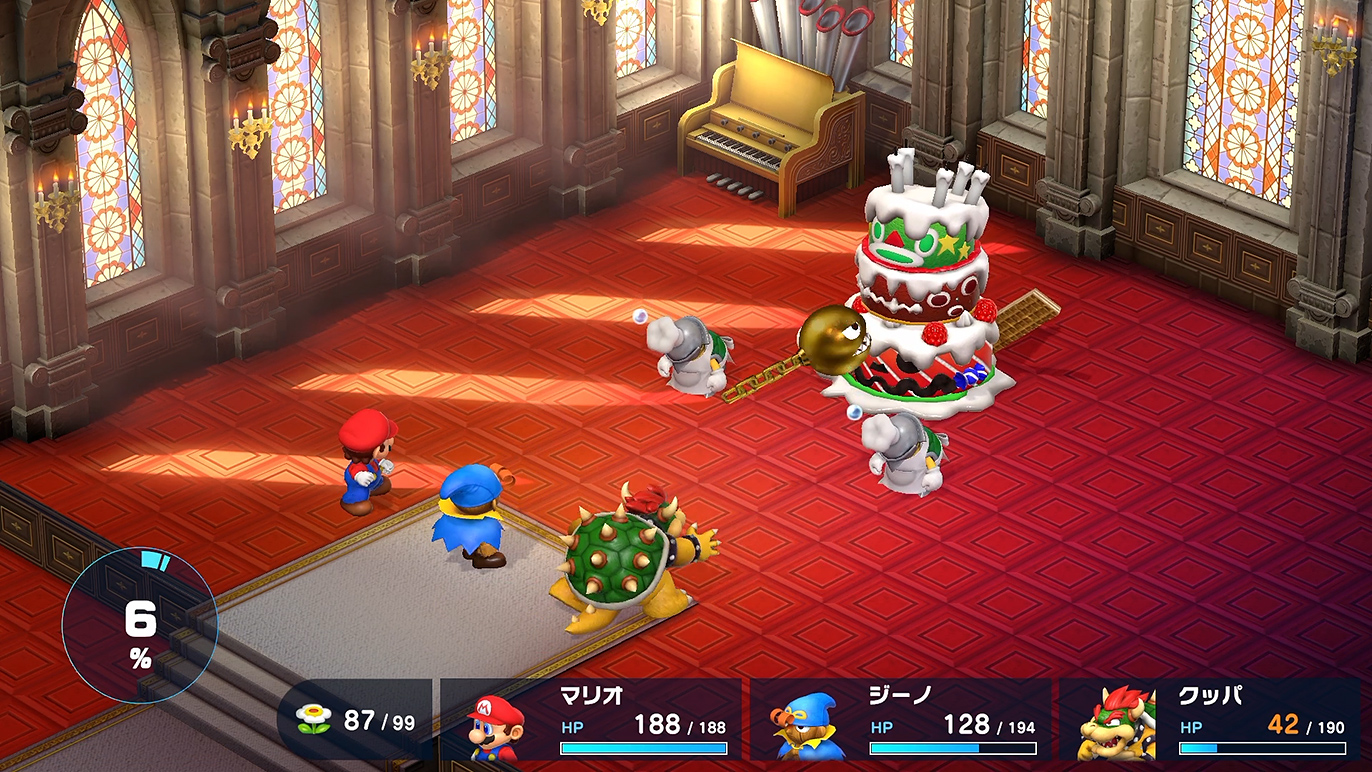Click Bowser's portrait in the party bar
Viewport: 1372px width, 772px height.
(1116, 725)
